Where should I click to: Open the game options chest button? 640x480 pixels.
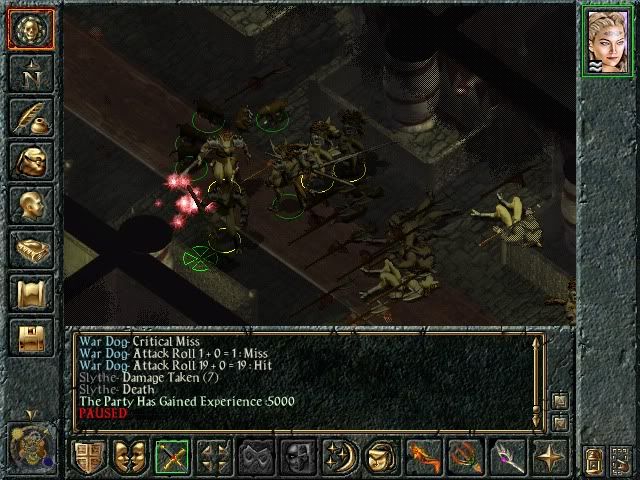click(29, 336)
